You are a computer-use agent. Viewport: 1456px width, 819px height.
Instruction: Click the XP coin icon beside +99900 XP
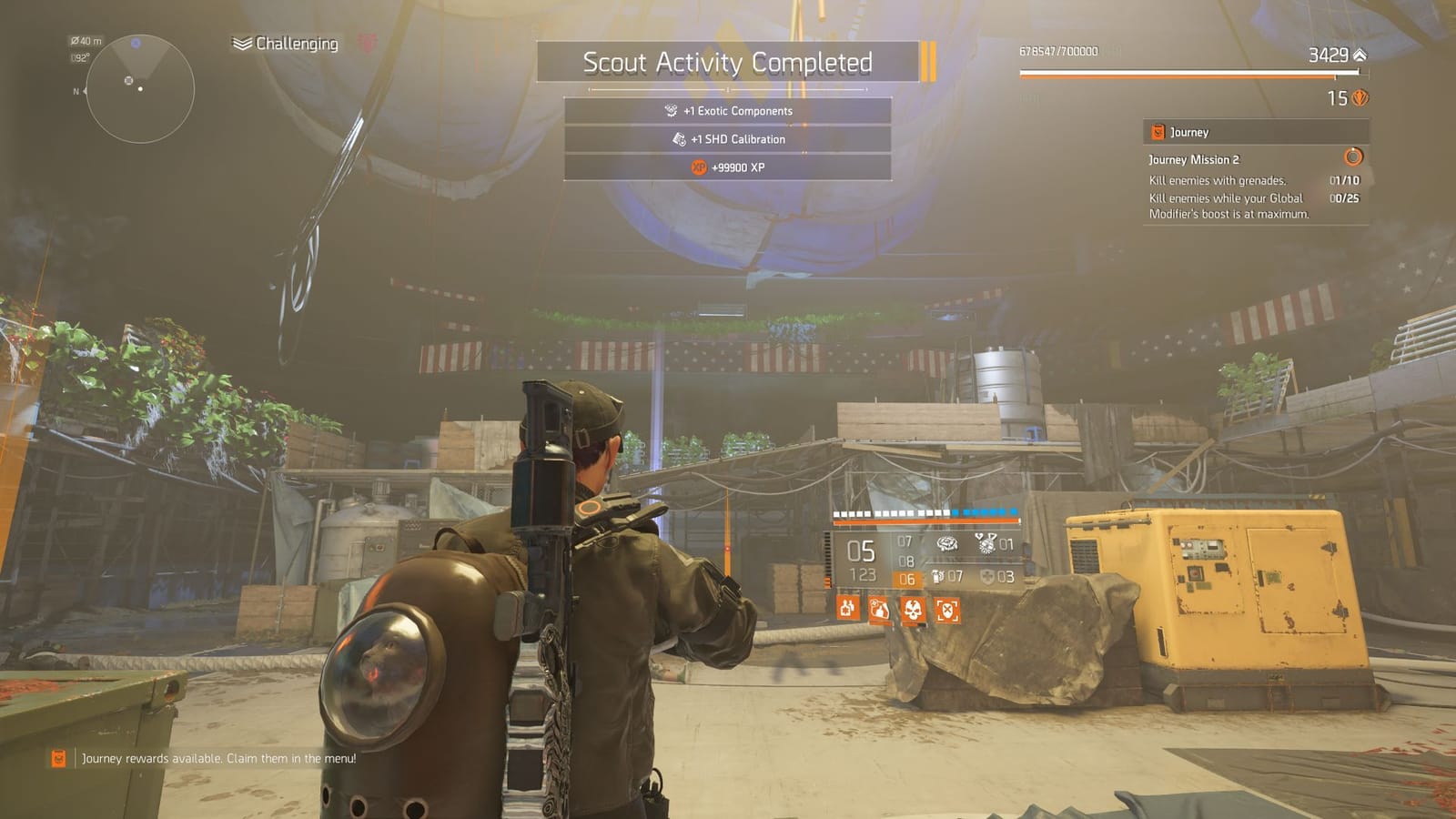click(696, 167)
